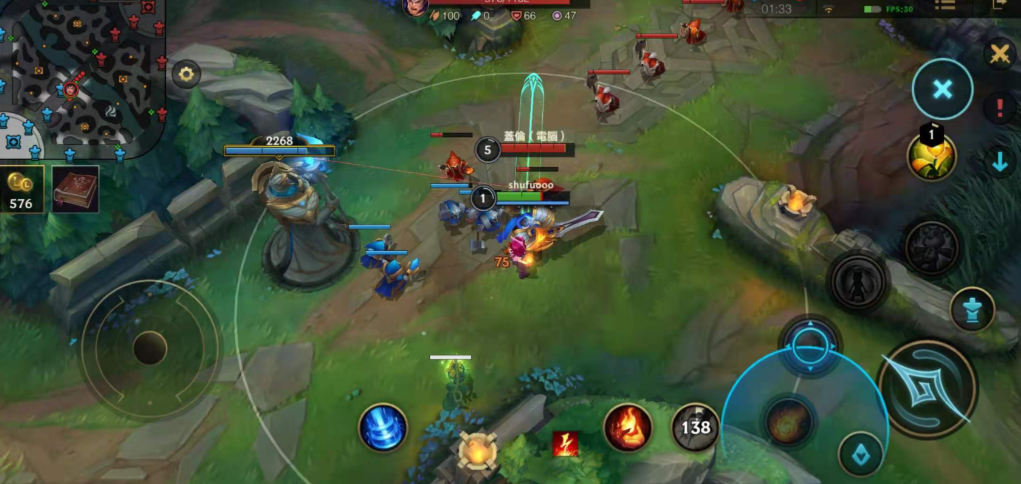The height and width of the screenshot is (484, 1021).
Task: Tap the red lightning bolt icon
Action: [566, 443]
